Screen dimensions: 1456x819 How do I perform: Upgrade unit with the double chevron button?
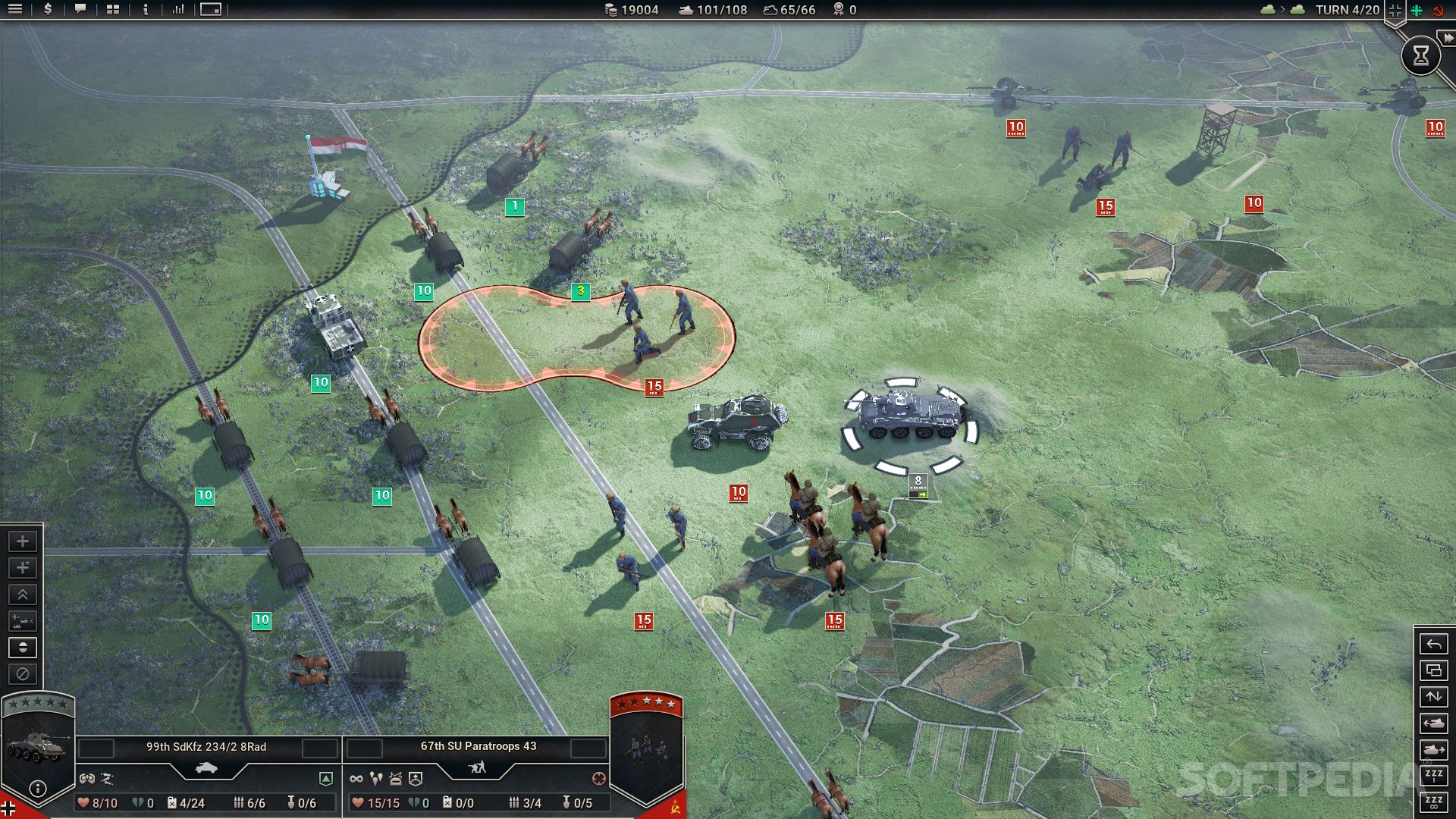click(23, 595)
